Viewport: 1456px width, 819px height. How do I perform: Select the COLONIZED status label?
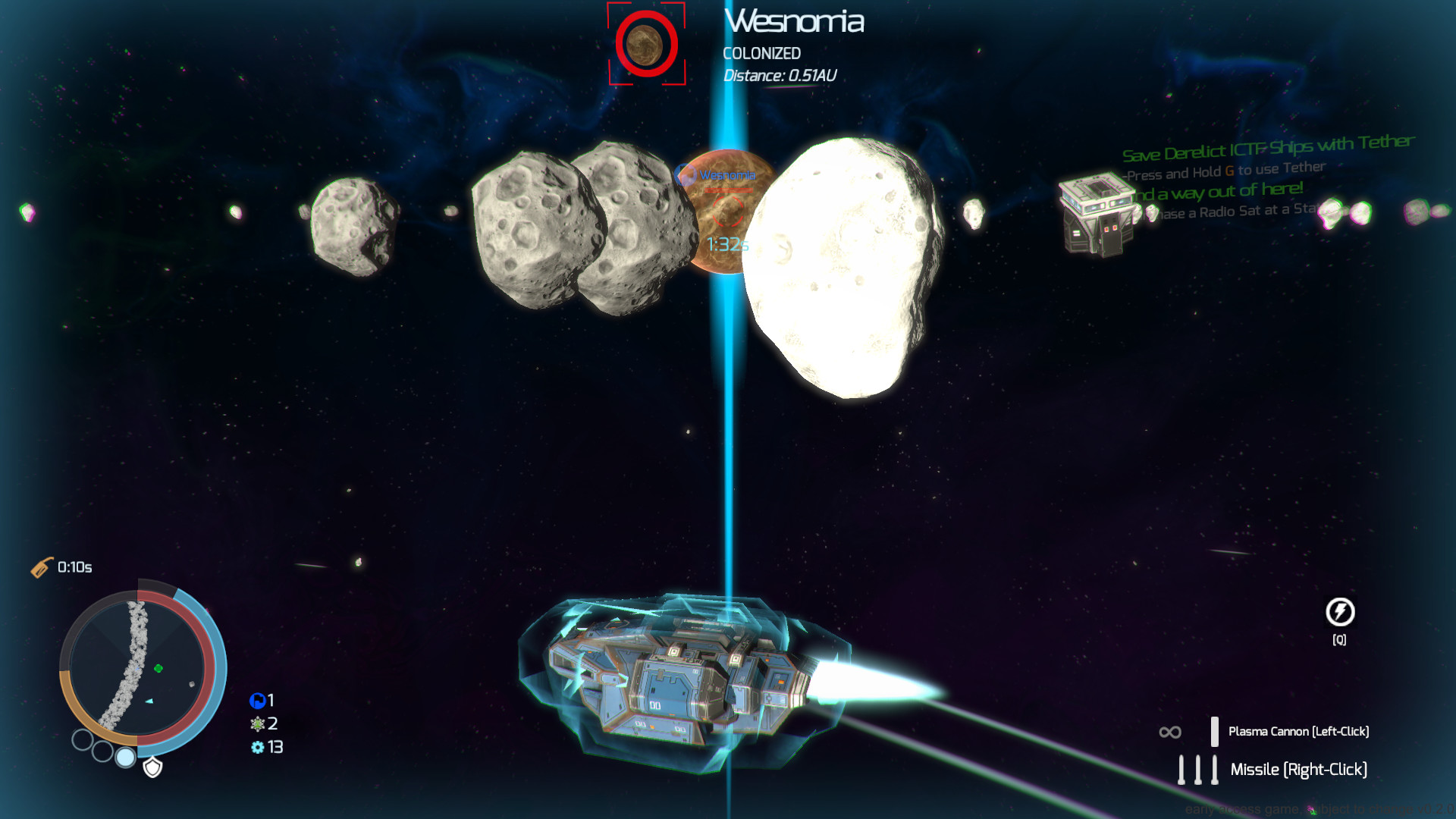[762, 53]
